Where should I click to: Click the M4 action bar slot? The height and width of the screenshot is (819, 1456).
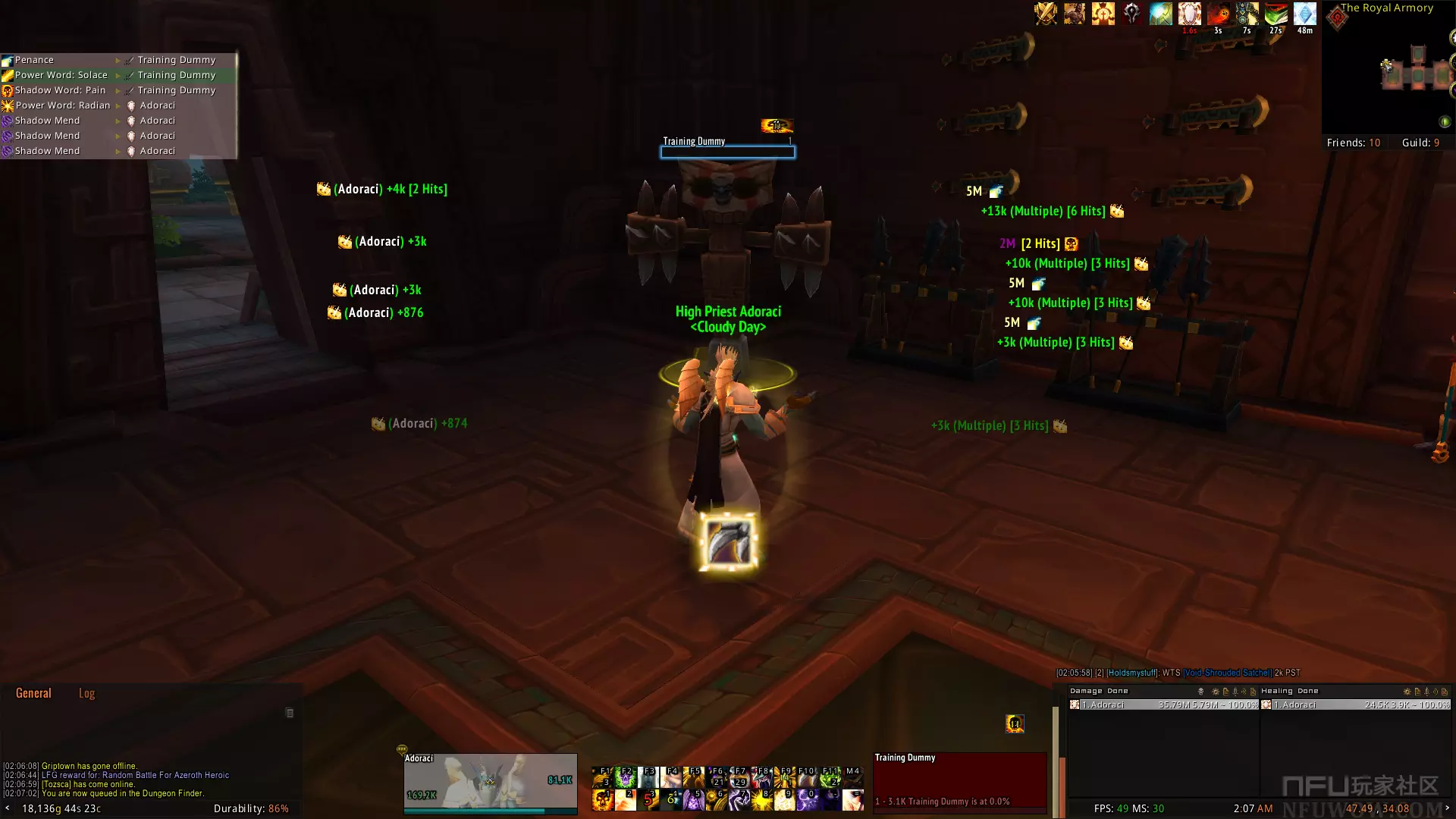point(852,777)
